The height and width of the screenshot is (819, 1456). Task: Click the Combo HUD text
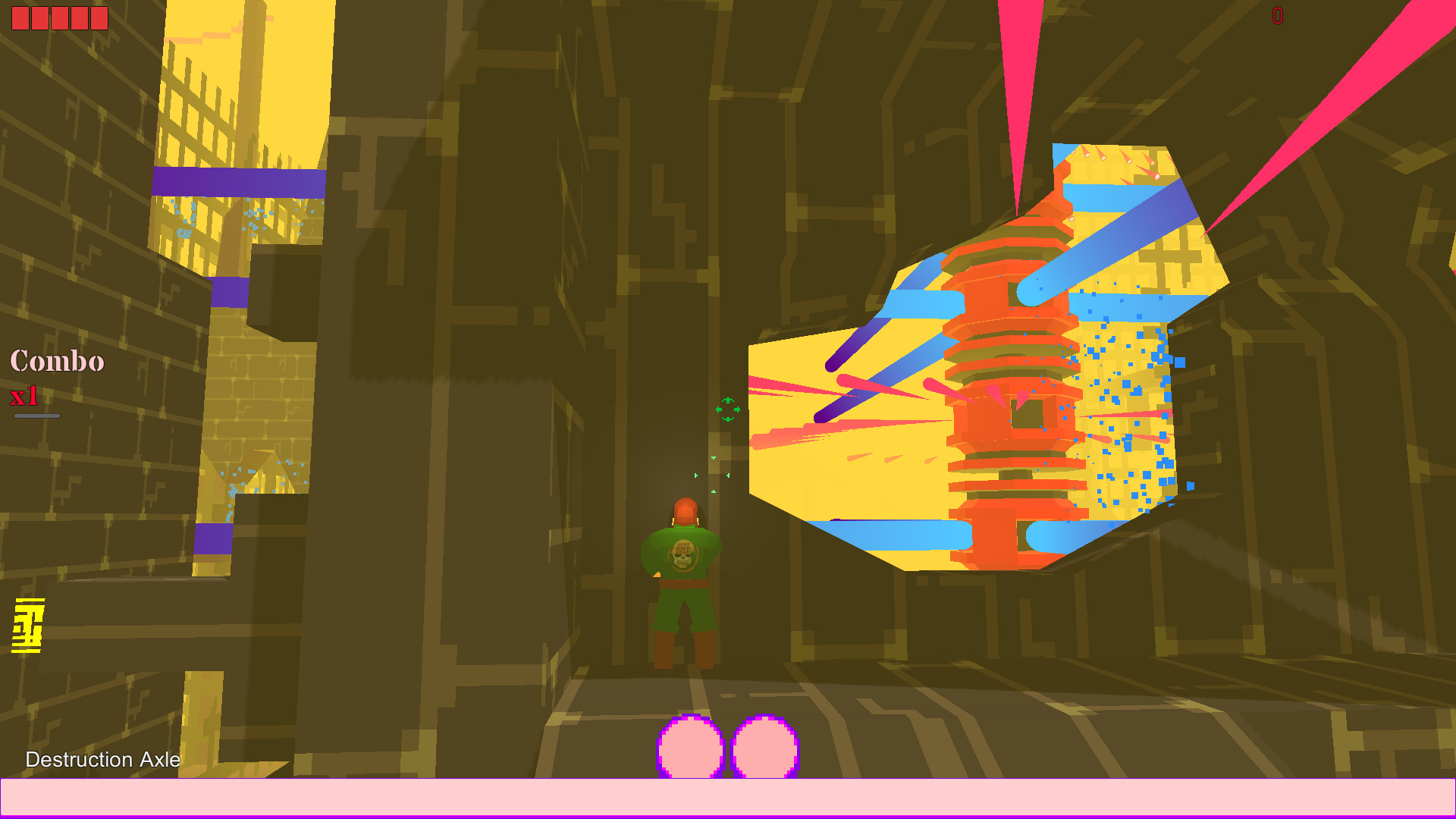(x=56, y=362)
